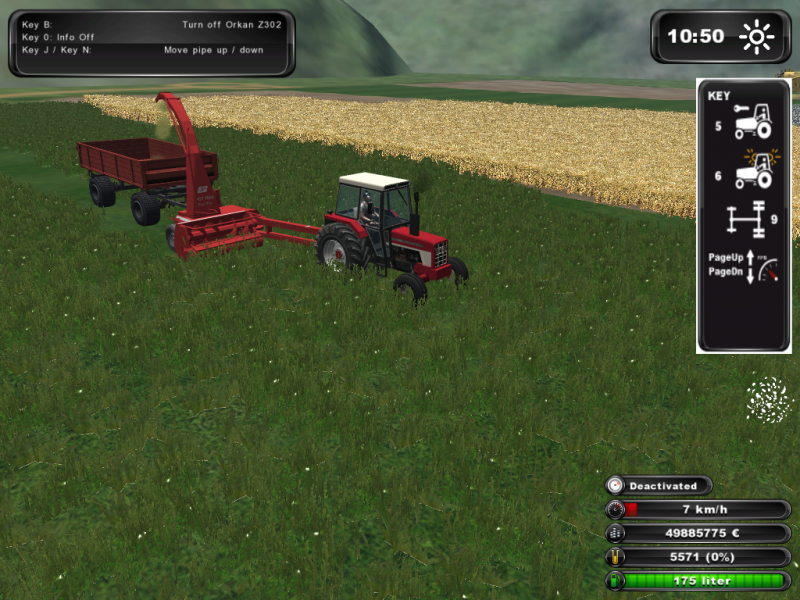Toggle the Deactivated status indicator
Image resolution: width=800 pixels, height=600 pixels.
click(x=658, y=486)
